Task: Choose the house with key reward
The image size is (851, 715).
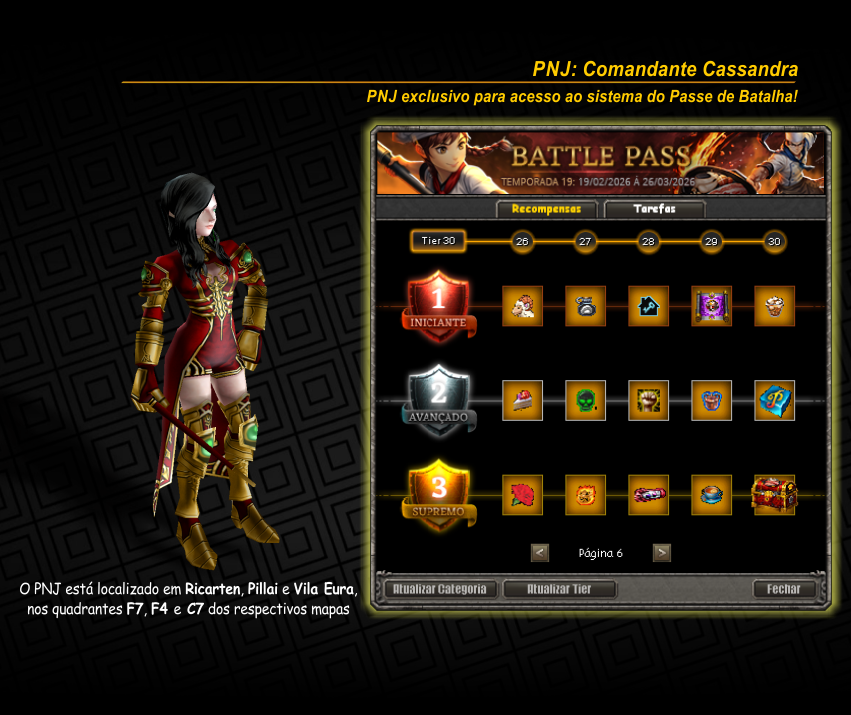Action: point(648,306)
